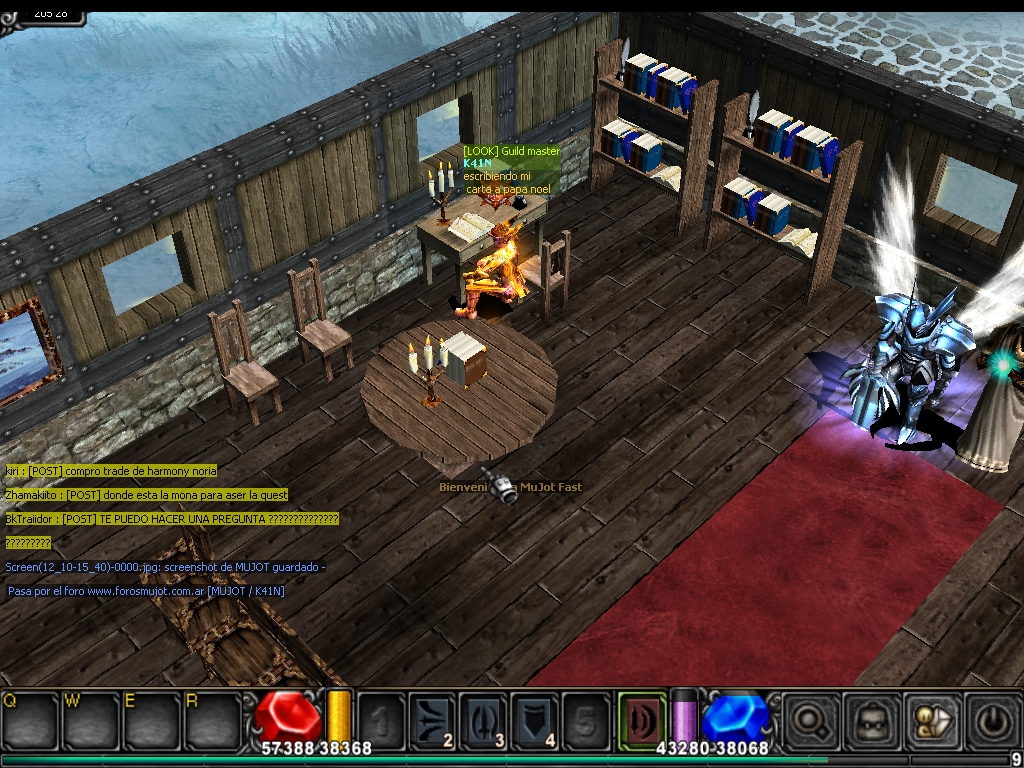
Task: Click the power button icon
Action: 992,718
